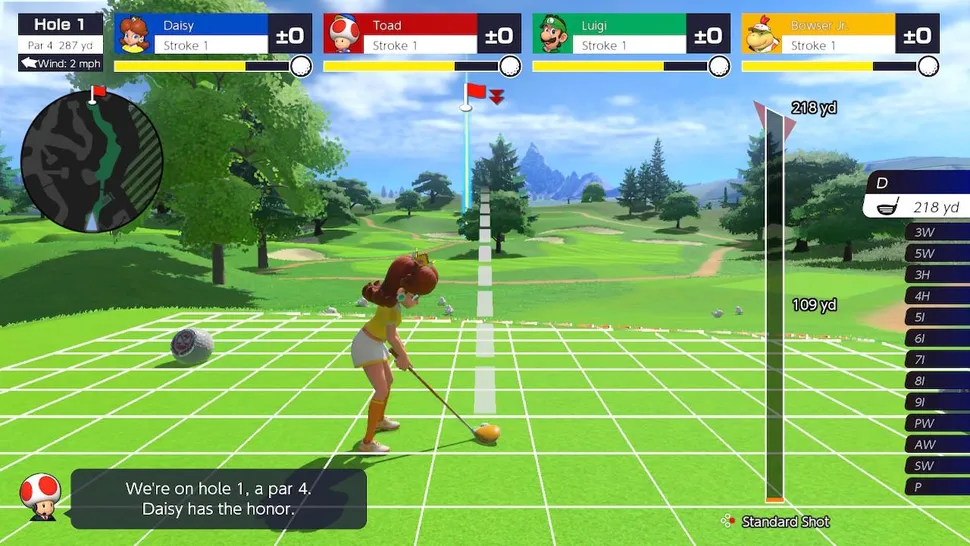
Task: Select Daisy's player panel
Action: point(212,35)
